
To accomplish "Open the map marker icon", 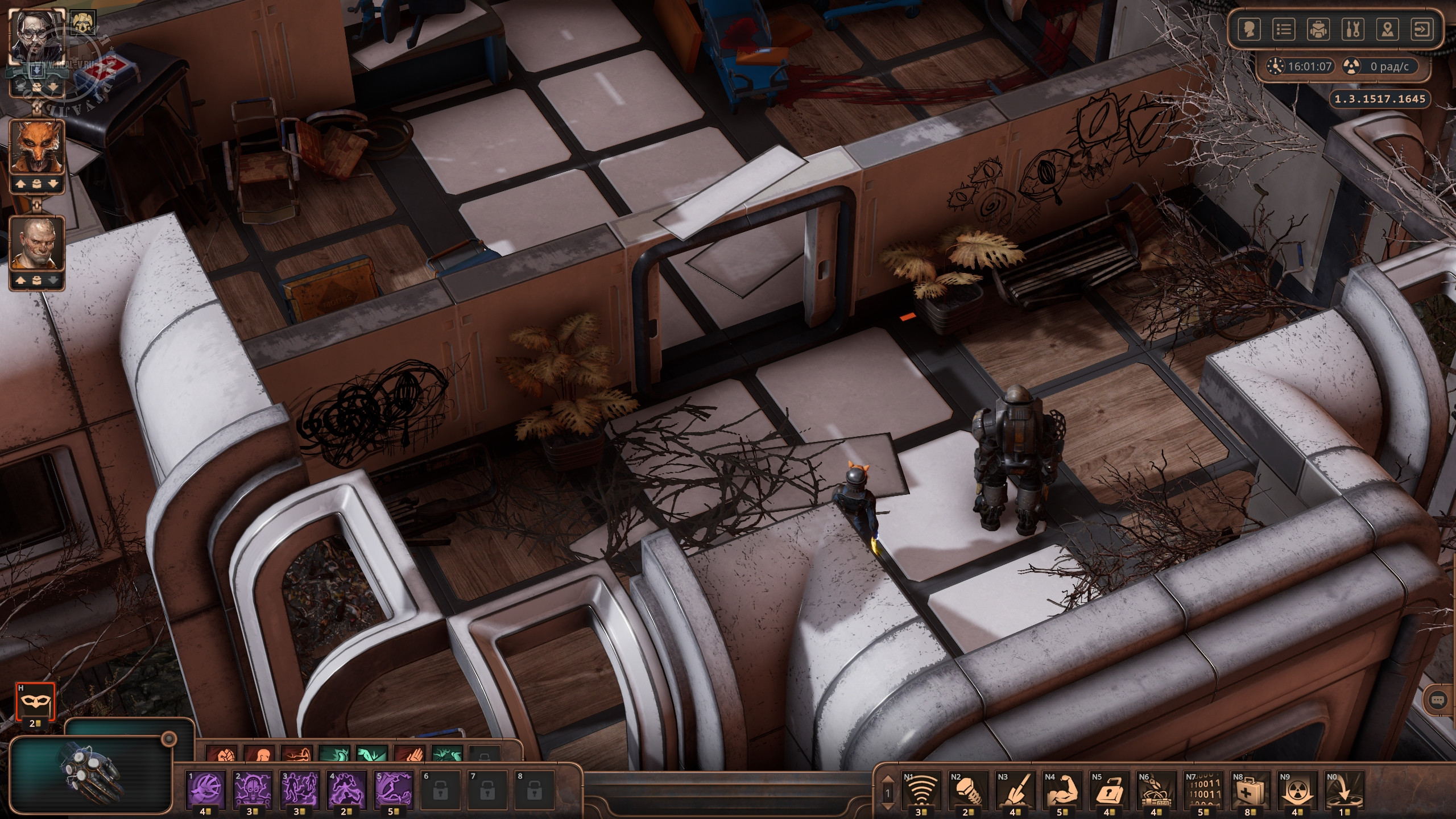I will point(1387,30).
